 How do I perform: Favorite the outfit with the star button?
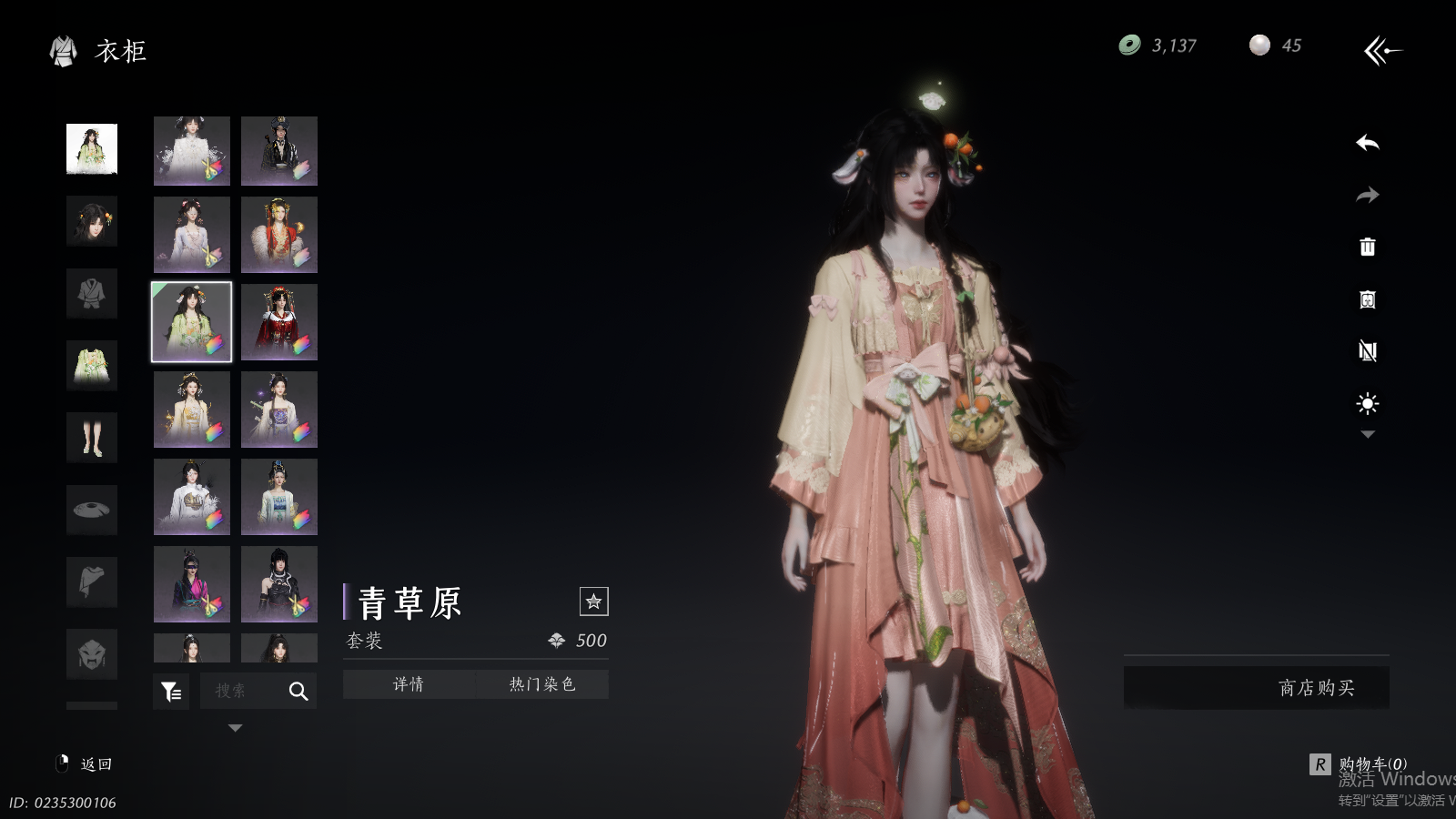click(593, 602)
